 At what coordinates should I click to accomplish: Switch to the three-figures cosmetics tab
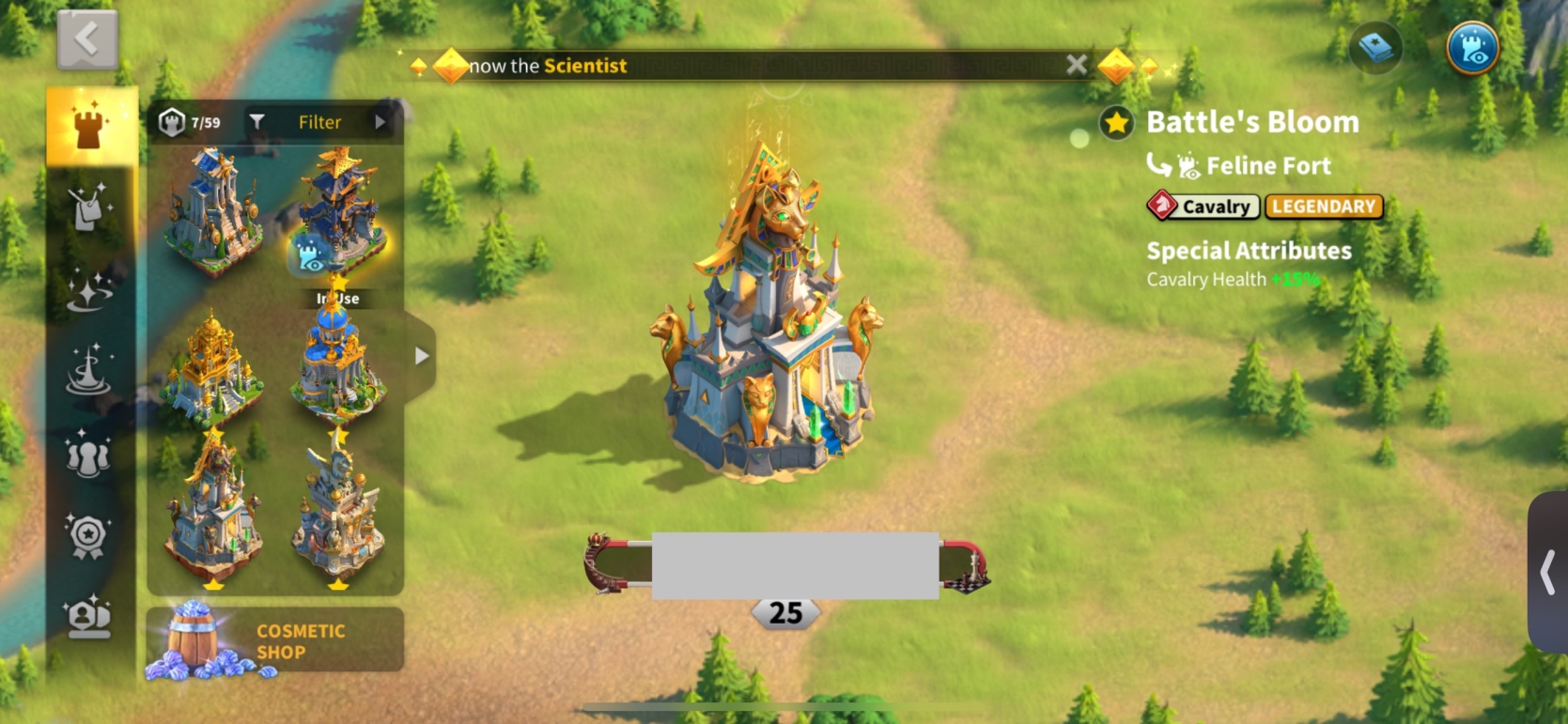(x=90, y=454)
